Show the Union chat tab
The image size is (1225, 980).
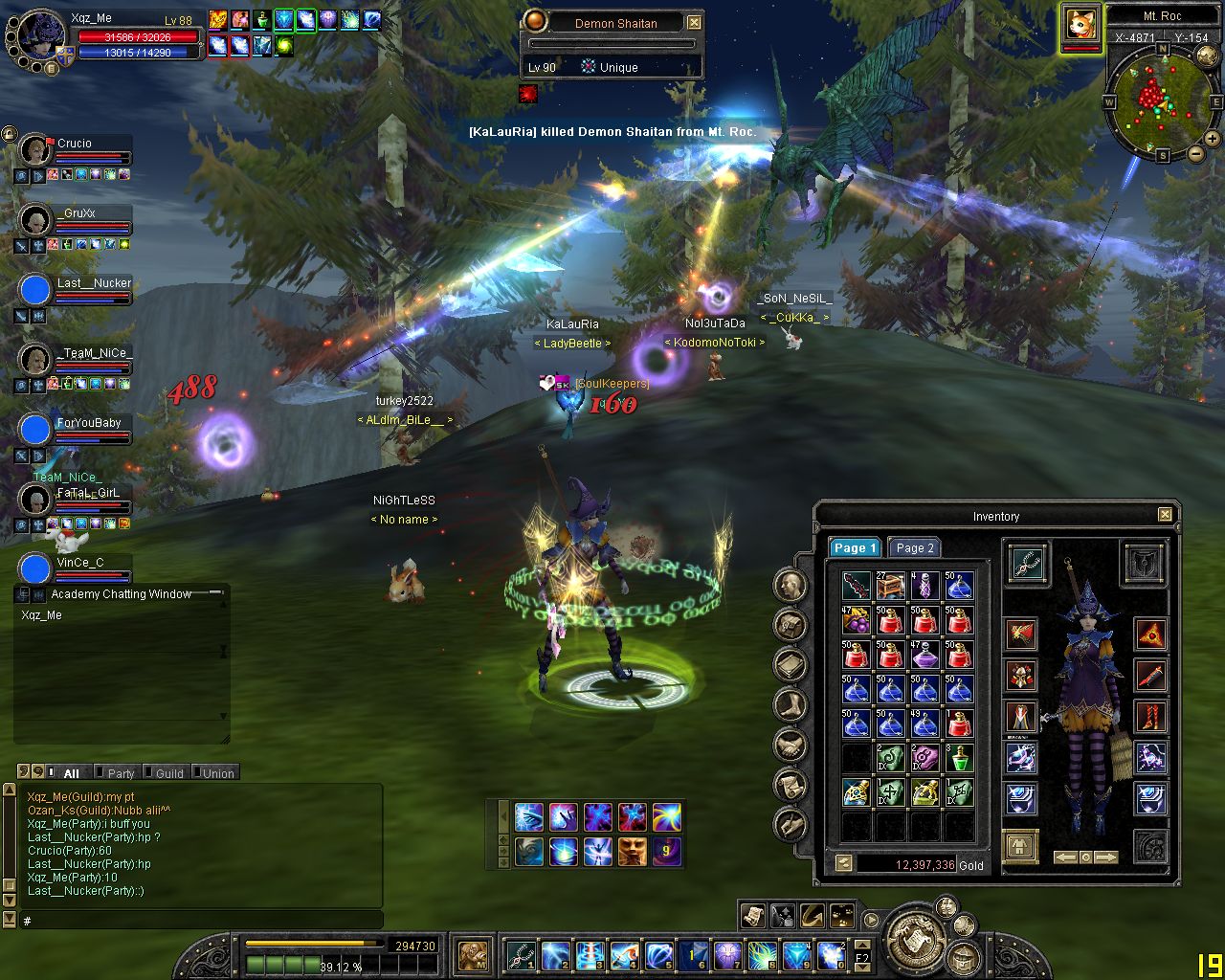pos(217,773)
